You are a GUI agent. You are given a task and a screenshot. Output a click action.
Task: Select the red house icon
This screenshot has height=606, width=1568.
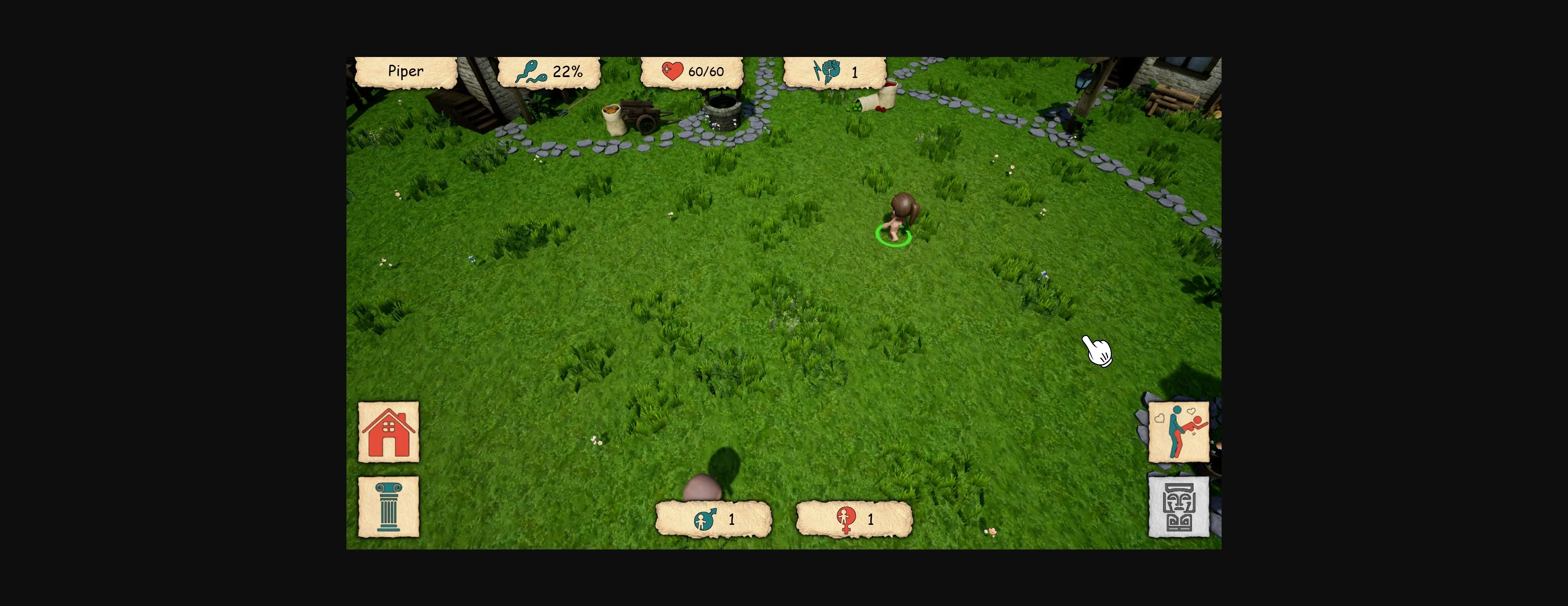click(388, 430)
